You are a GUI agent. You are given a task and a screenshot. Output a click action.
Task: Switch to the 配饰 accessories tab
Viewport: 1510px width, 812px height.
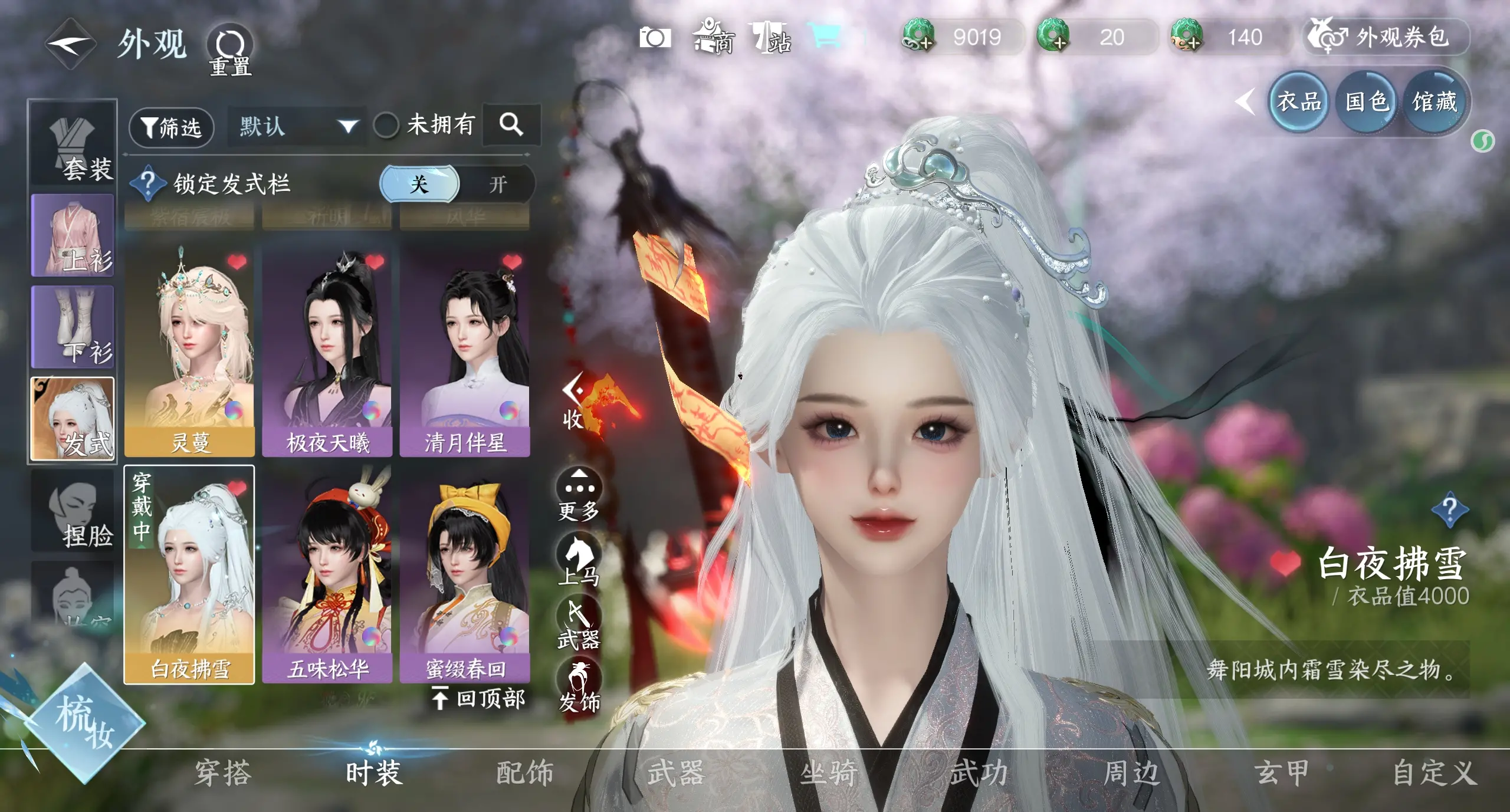(524, 773)
